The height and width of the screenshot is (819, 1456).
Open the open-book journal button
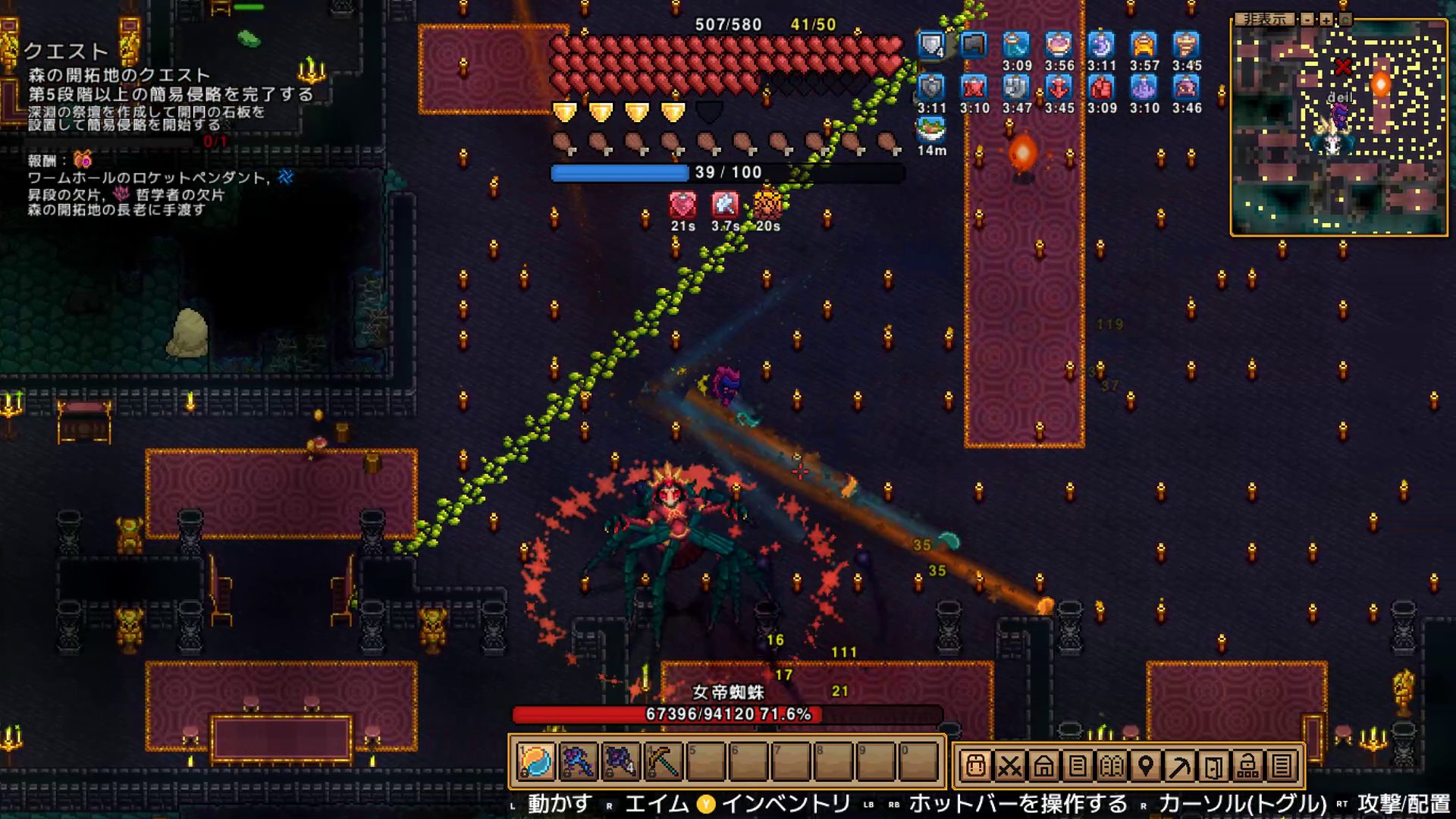click(1112, 767)
